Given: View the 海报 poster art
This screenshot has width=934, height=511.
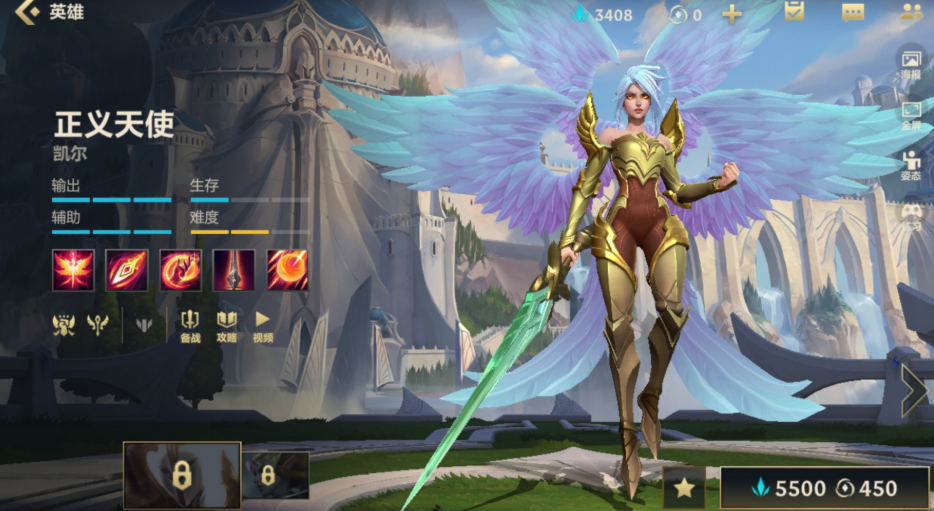Looking at the screenshot, I should pos(911,63).
